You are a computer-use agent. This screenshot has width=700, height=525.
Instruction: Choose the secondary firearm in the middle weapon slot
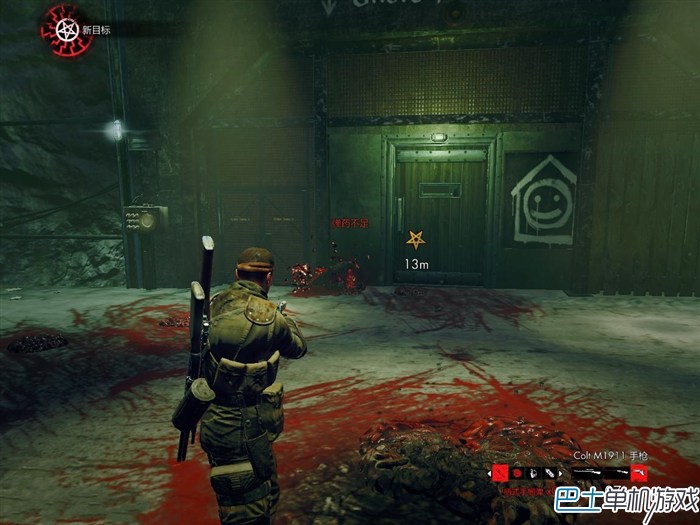click(x=615, y=472)
